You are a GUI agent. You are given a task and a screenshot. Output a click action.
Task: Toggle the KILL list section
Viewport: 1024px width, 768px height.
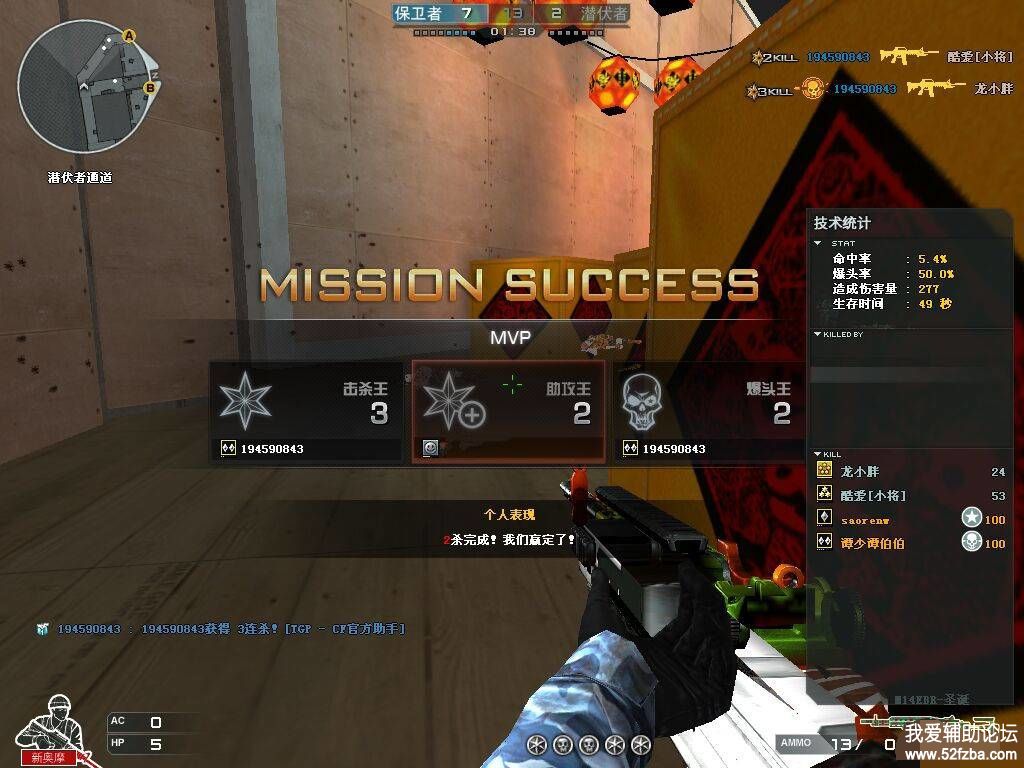click(819, 455)
